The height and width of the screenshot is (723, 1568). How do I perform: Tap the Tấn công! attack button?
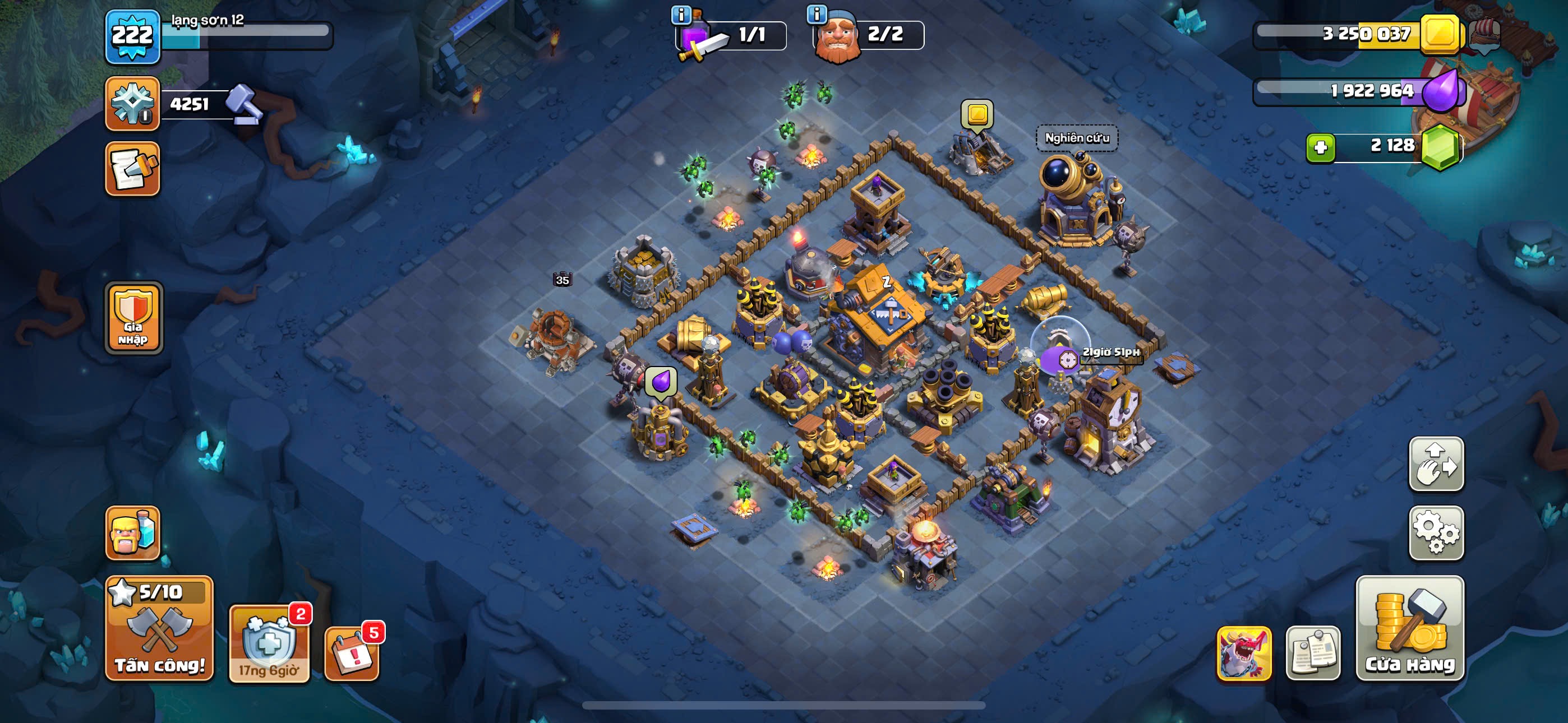point(159,628)
